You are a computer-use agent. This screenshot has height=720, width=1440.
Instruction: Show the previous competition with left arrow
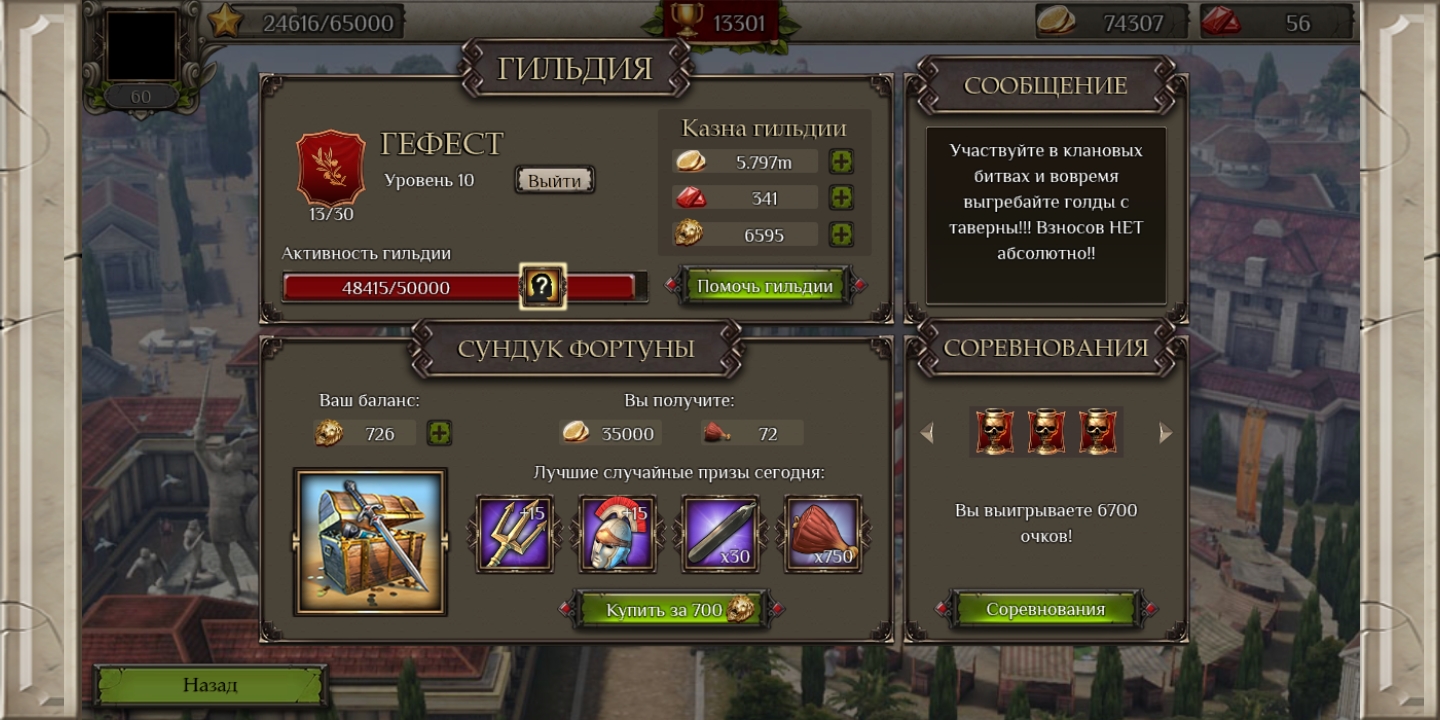coord(927,433)
